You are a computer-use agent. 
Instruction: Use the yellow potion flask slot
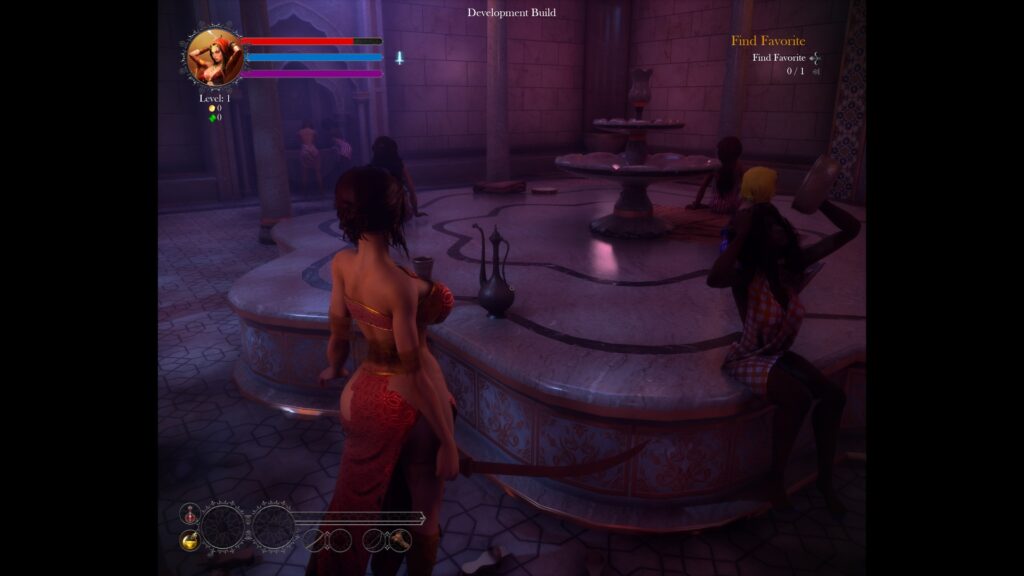point(189,540)
